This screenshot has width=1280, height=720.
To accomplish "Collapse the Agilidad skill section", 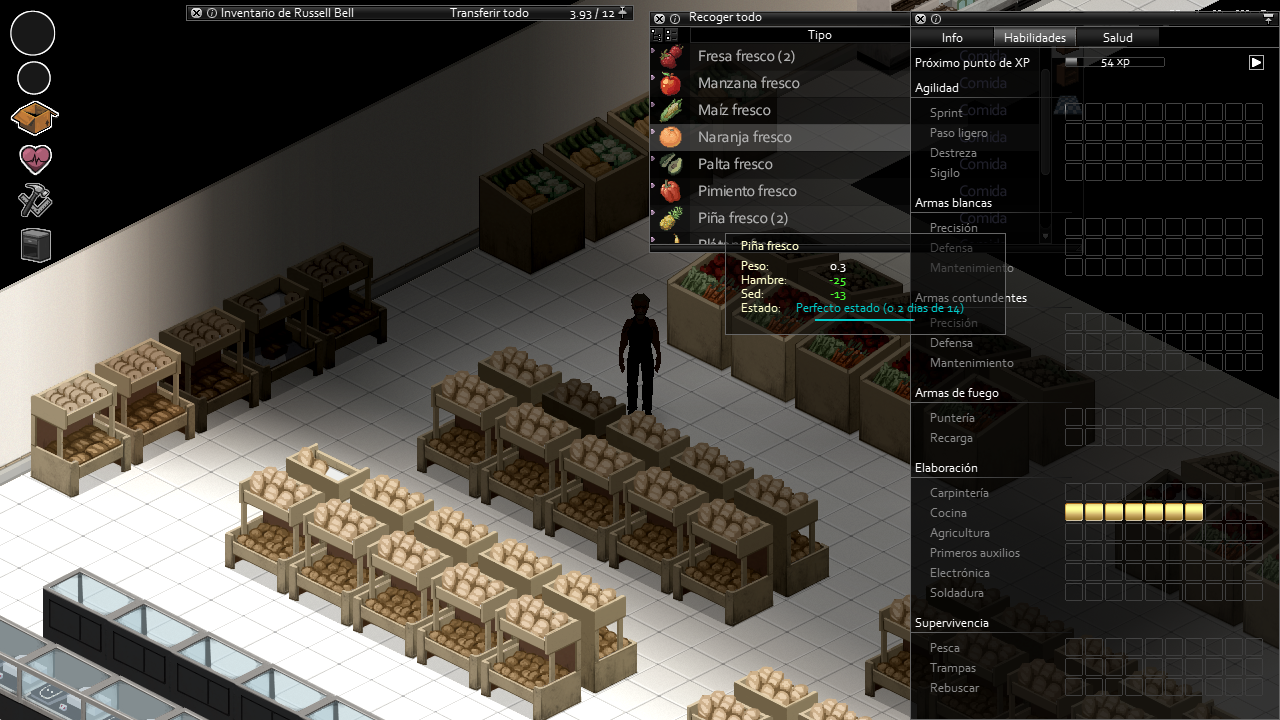I will [936, 88].
